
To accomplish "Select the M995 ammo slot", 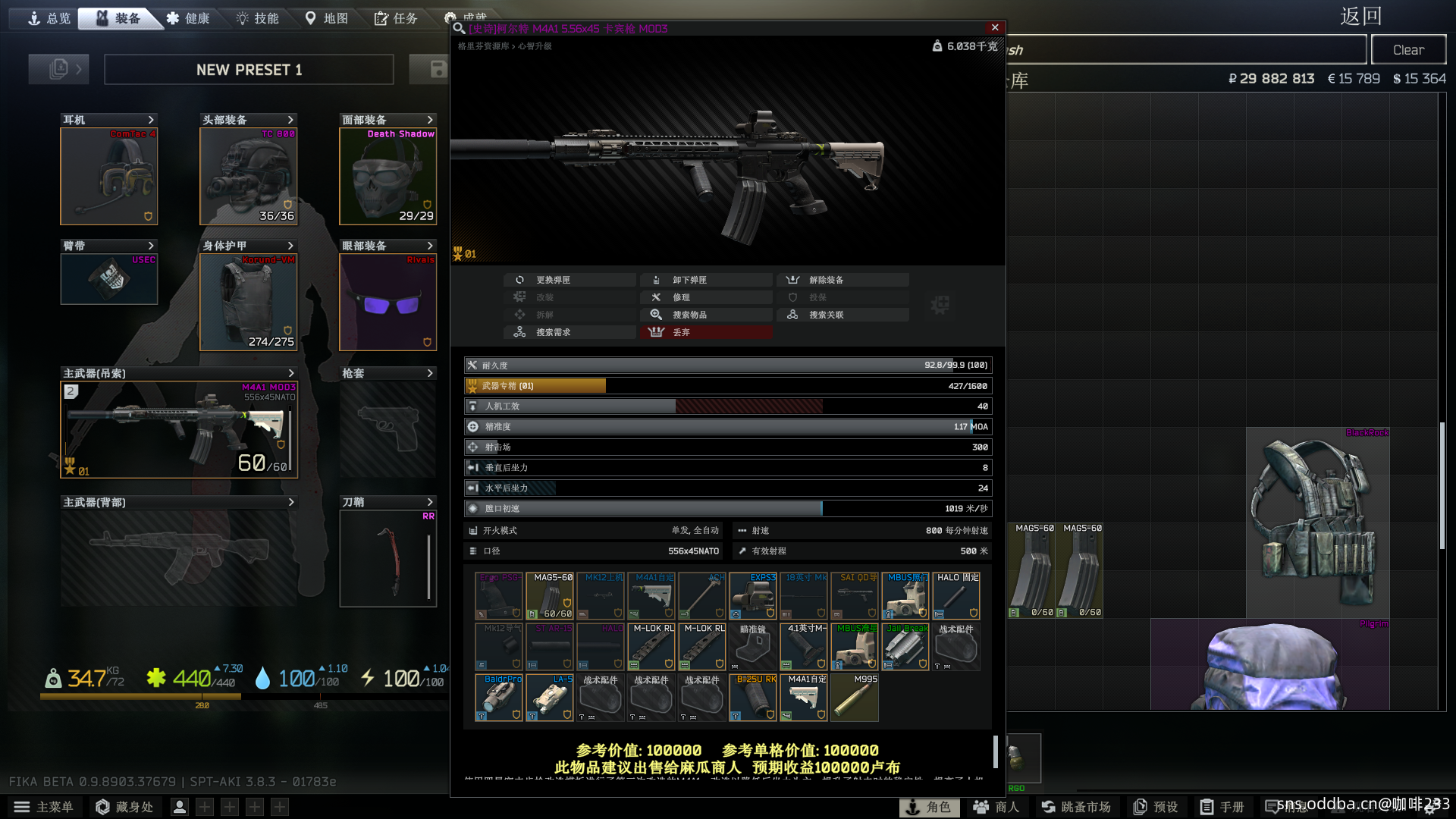I will (855, 698).
